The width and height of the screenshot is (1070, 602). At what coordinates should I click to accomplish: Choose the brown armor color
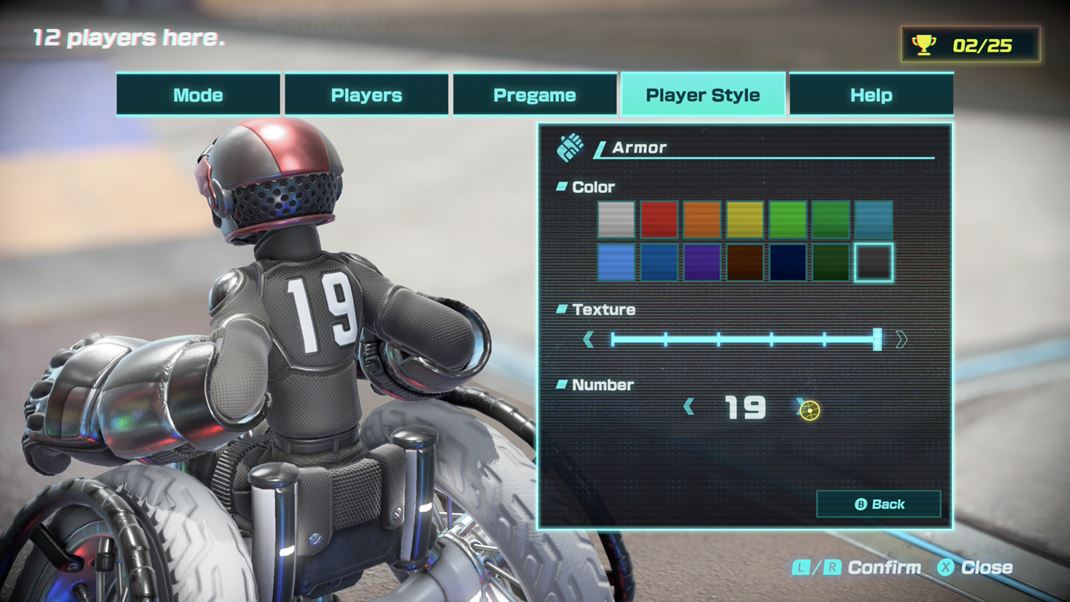(745, 262)
